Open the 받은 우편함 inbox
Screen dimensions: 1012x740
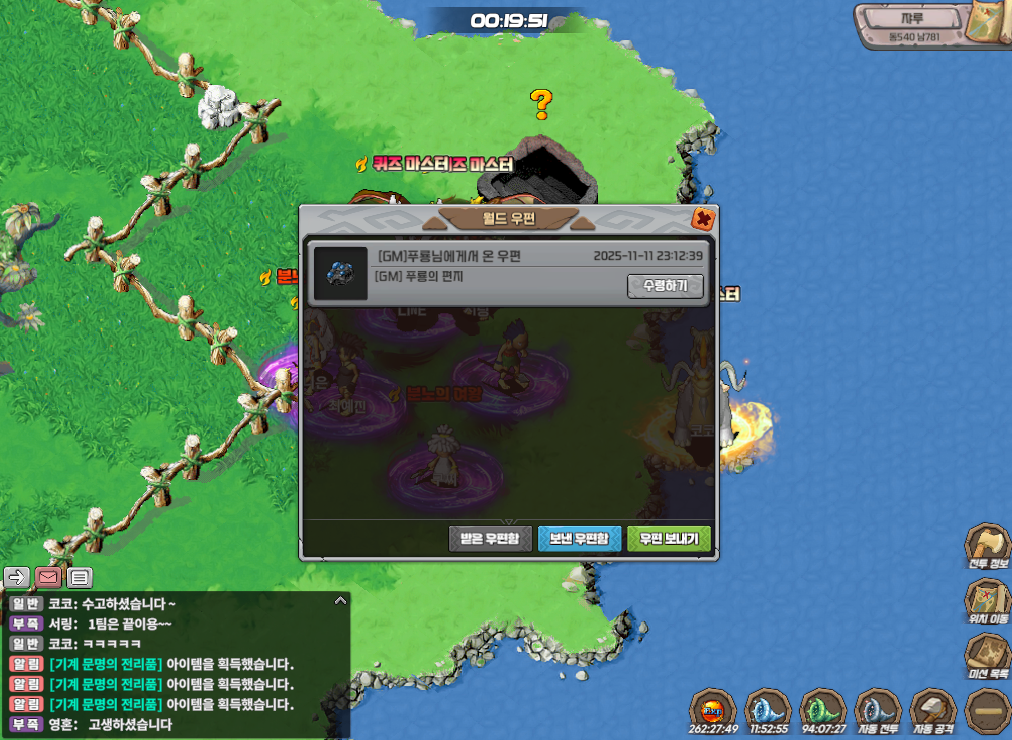490,539
